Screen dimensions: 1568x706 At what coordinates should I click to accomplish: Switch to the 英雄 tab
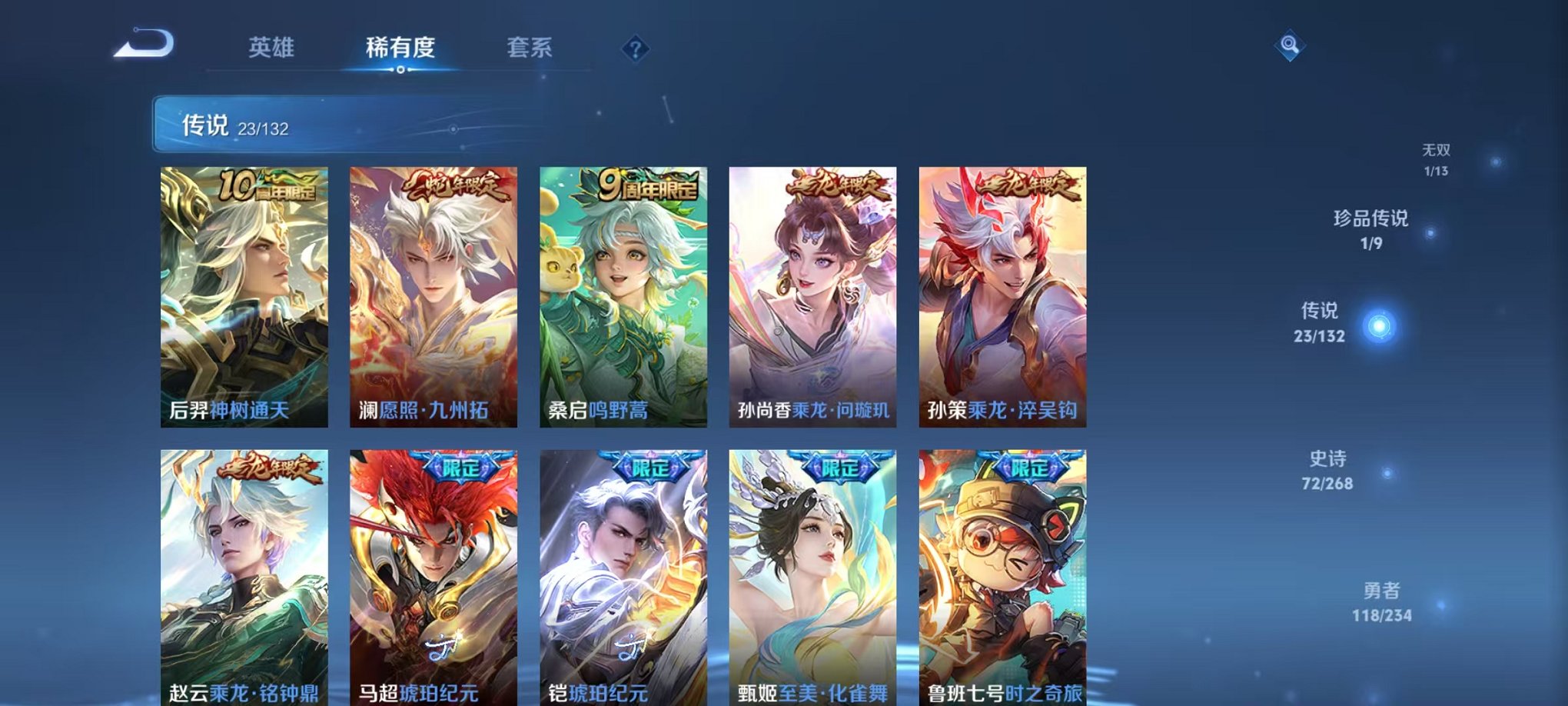pos(273,48)
